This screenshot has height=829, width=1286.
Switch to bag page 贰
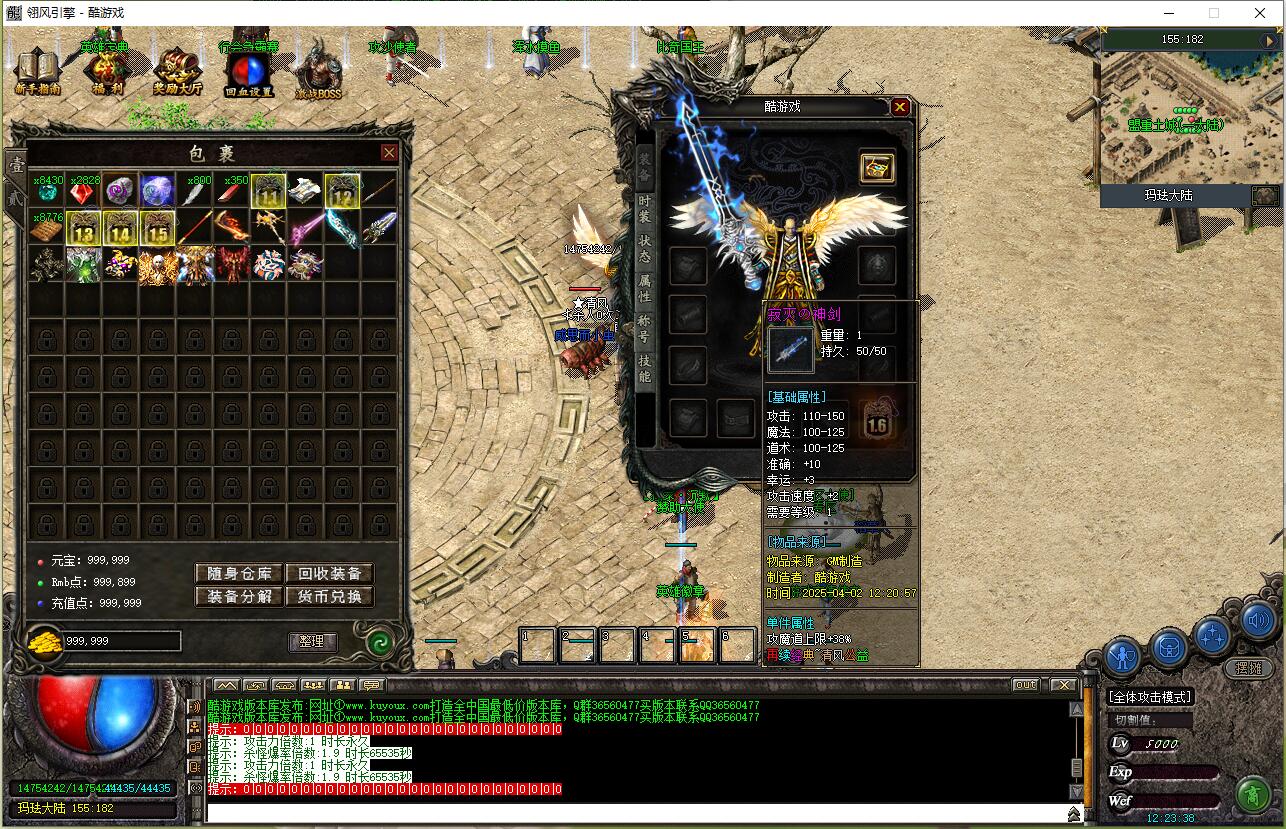pos(15,198)
